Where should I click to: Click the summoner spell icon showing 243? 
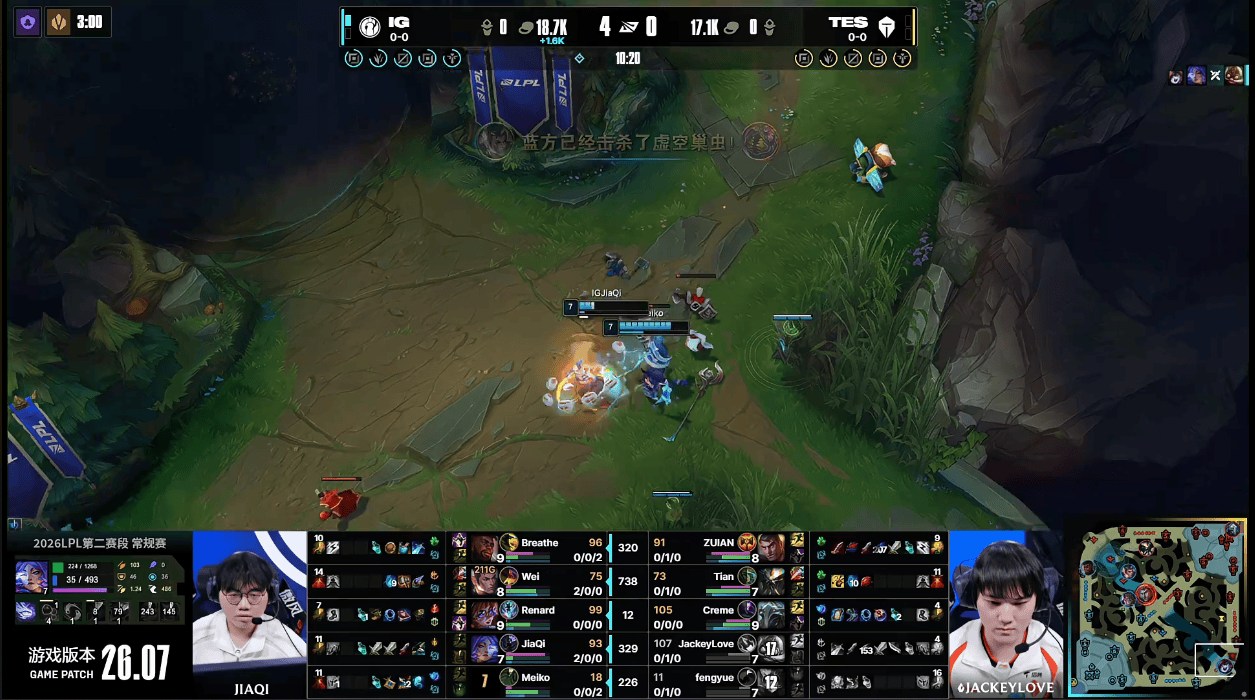click(x=147, y=612)
